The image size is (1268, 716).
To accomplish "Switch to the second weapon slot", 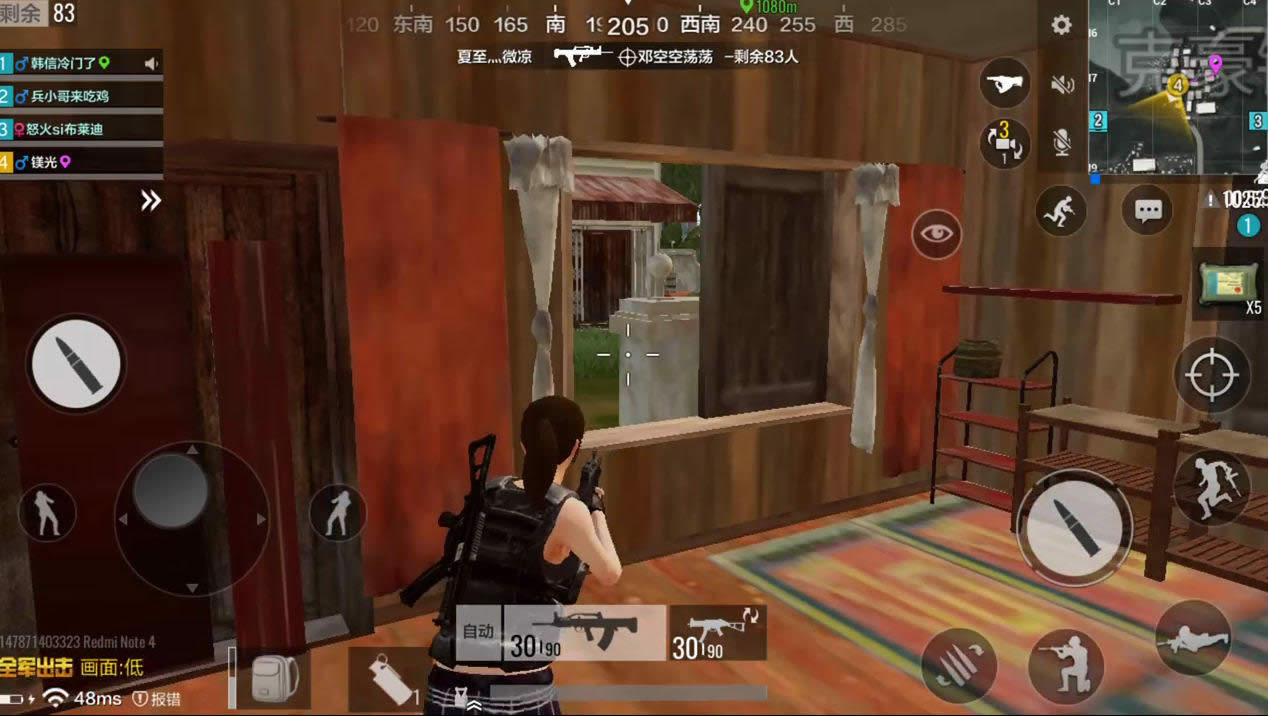I will [x=718, y=634].
